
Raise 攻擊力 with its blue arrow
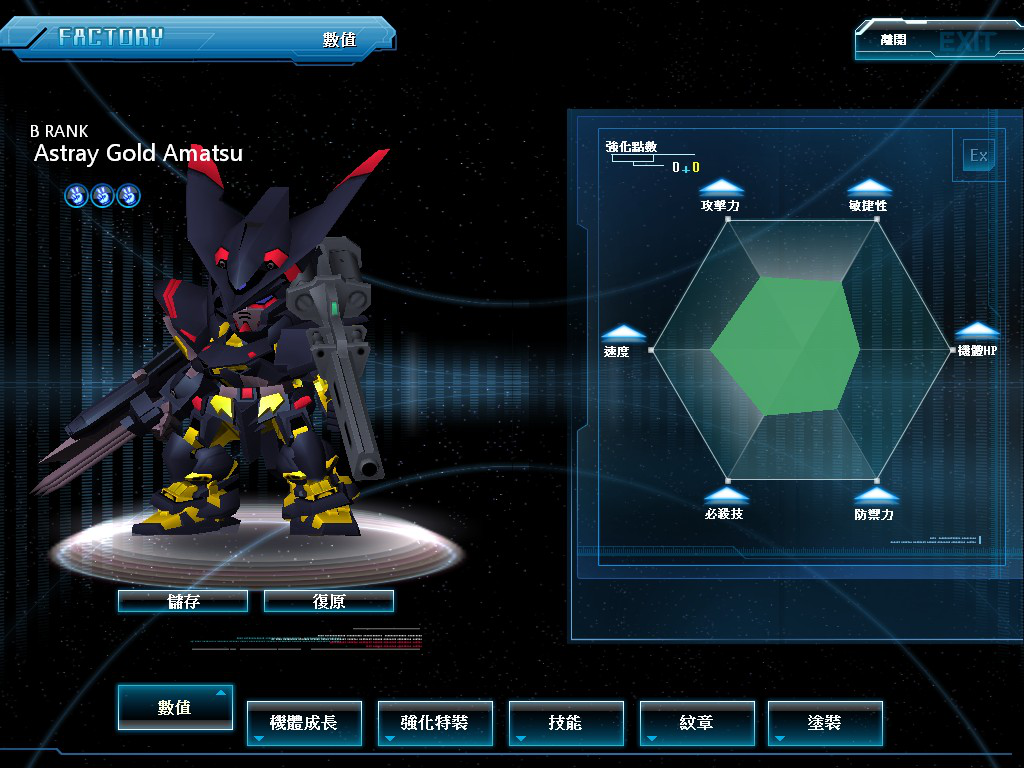(x=721, y=187)
